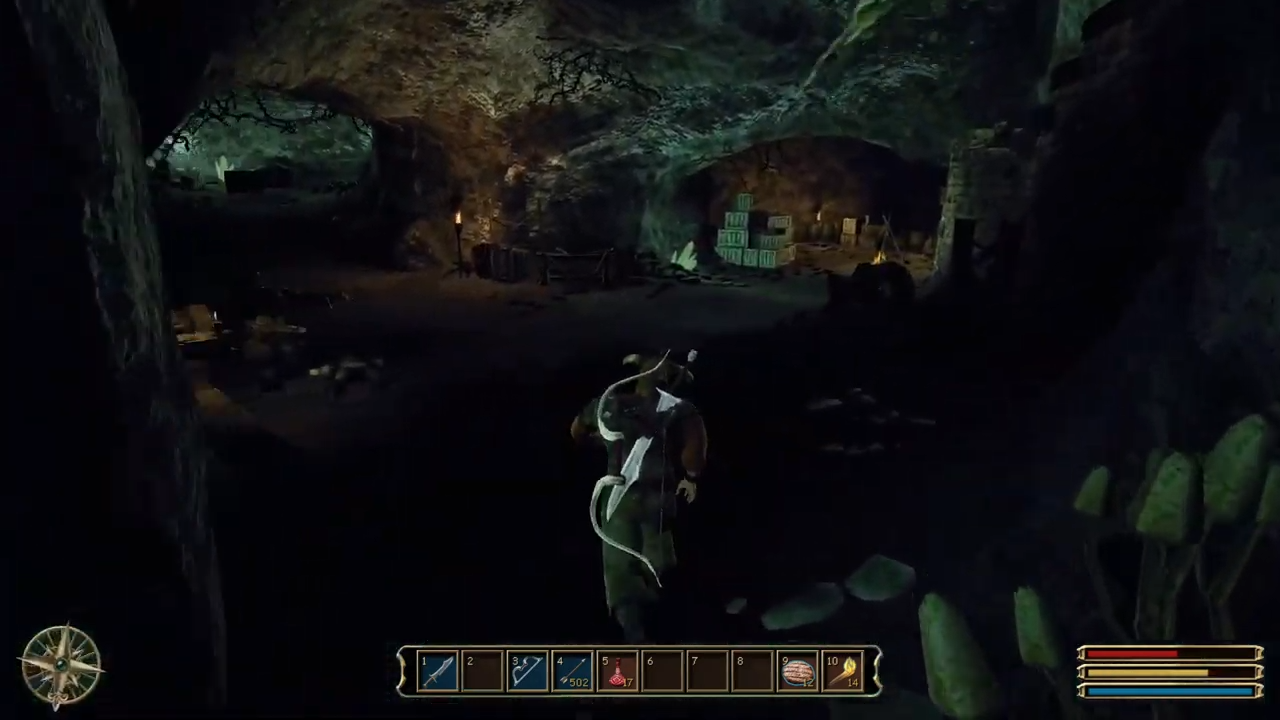Select empty quickslot 2
This screenshot has height=720, width=1280.
point(482,668)
